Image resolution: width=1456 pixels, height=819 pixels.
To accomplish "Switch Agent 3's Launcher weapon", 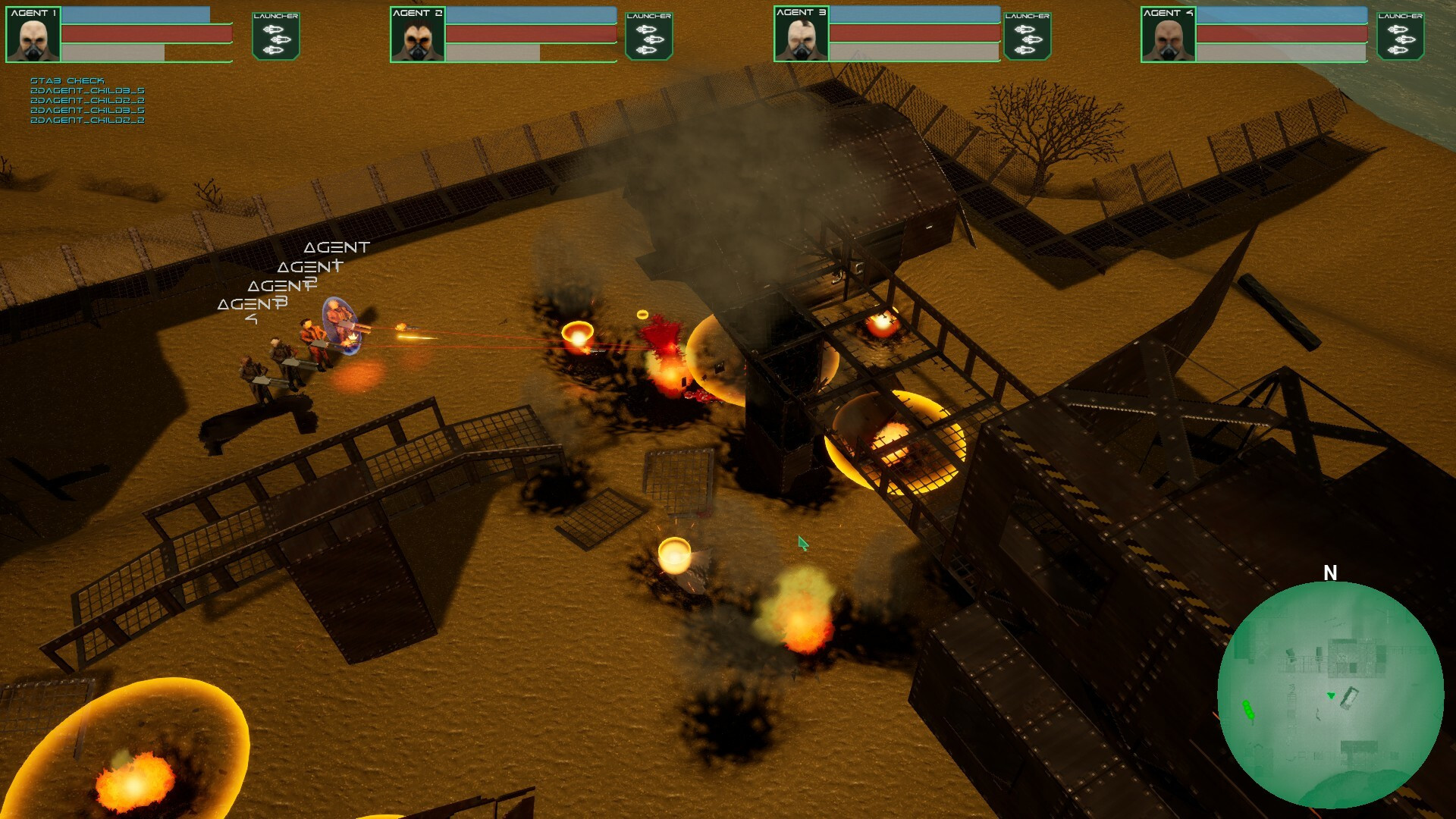I will coord(1027,36).
